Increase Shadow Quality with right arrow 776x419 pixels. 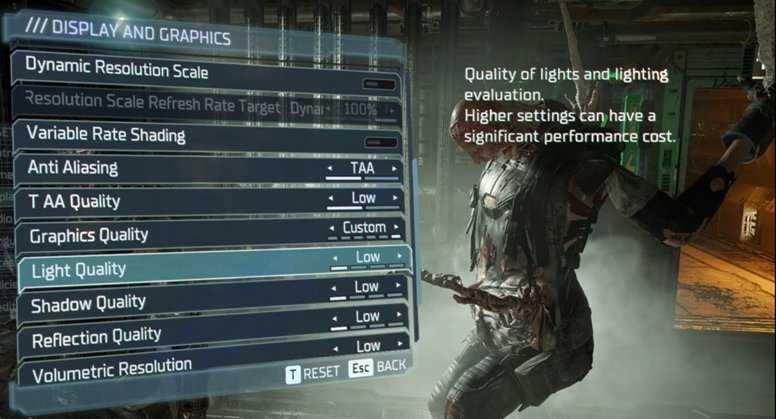400,287
